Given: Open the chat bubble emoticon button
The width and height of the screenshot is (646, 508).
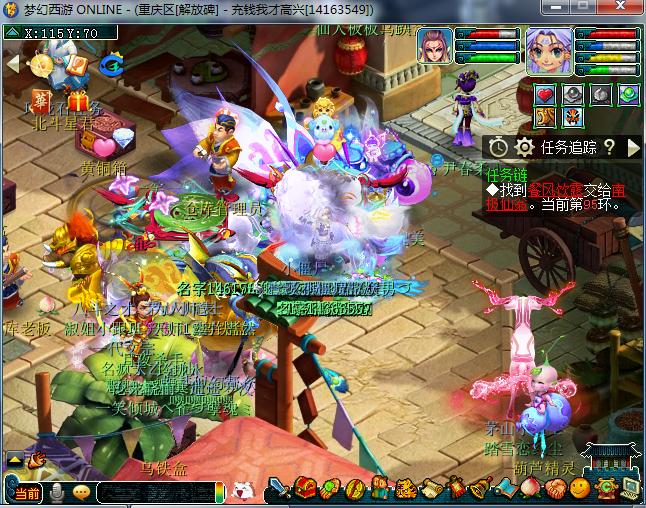Looking at the screenshot, I should tap(81, 492).
